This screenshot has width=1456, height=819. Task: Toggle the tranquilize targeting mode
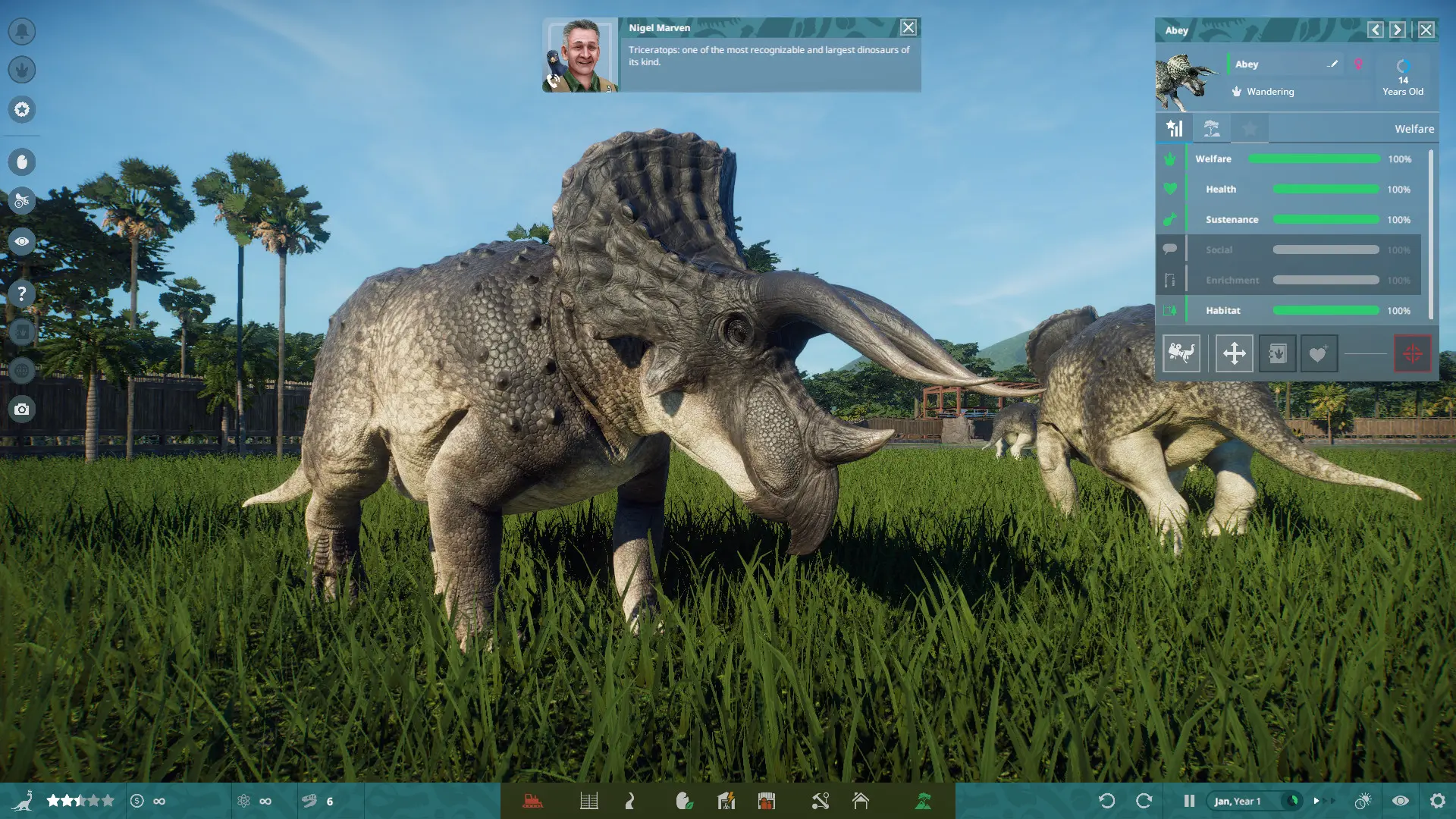(1411, 353)
